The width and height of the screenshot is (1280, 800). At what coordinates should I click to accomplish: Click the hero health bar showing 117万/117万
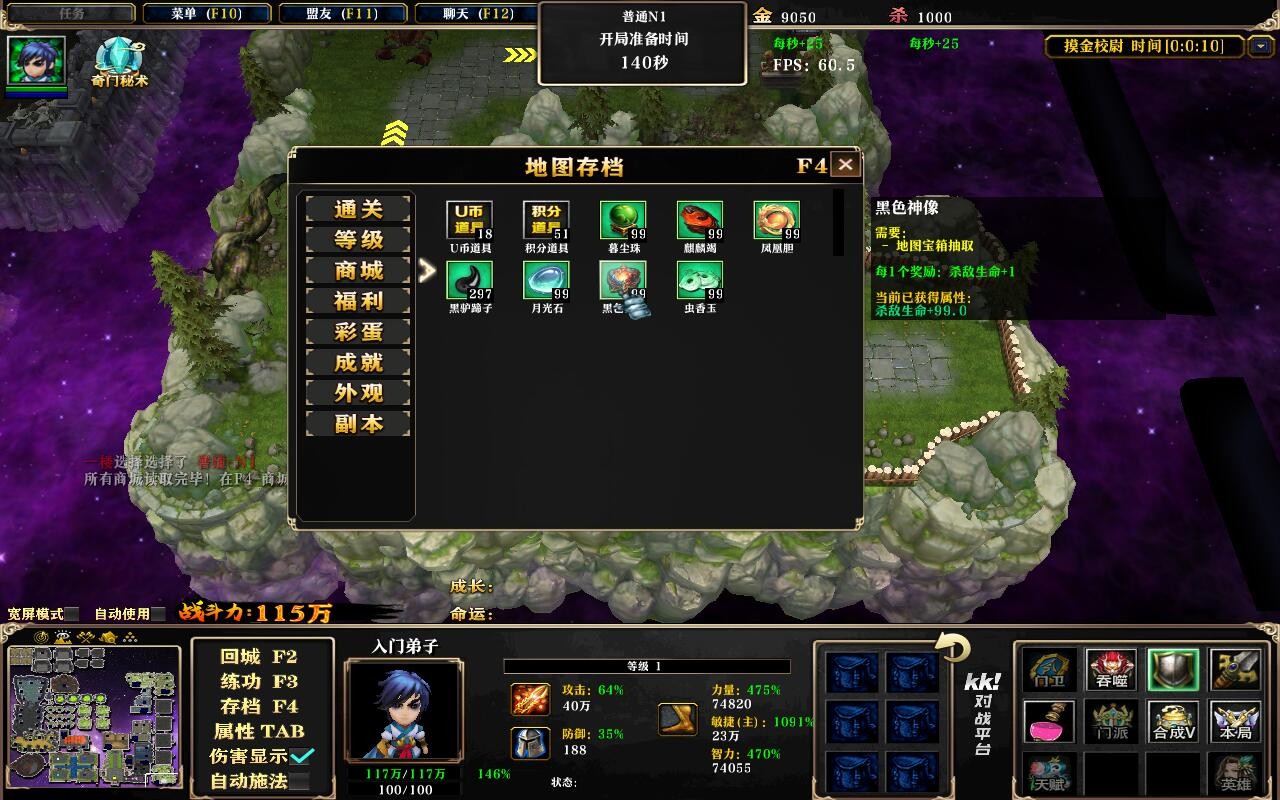point(404,774)
